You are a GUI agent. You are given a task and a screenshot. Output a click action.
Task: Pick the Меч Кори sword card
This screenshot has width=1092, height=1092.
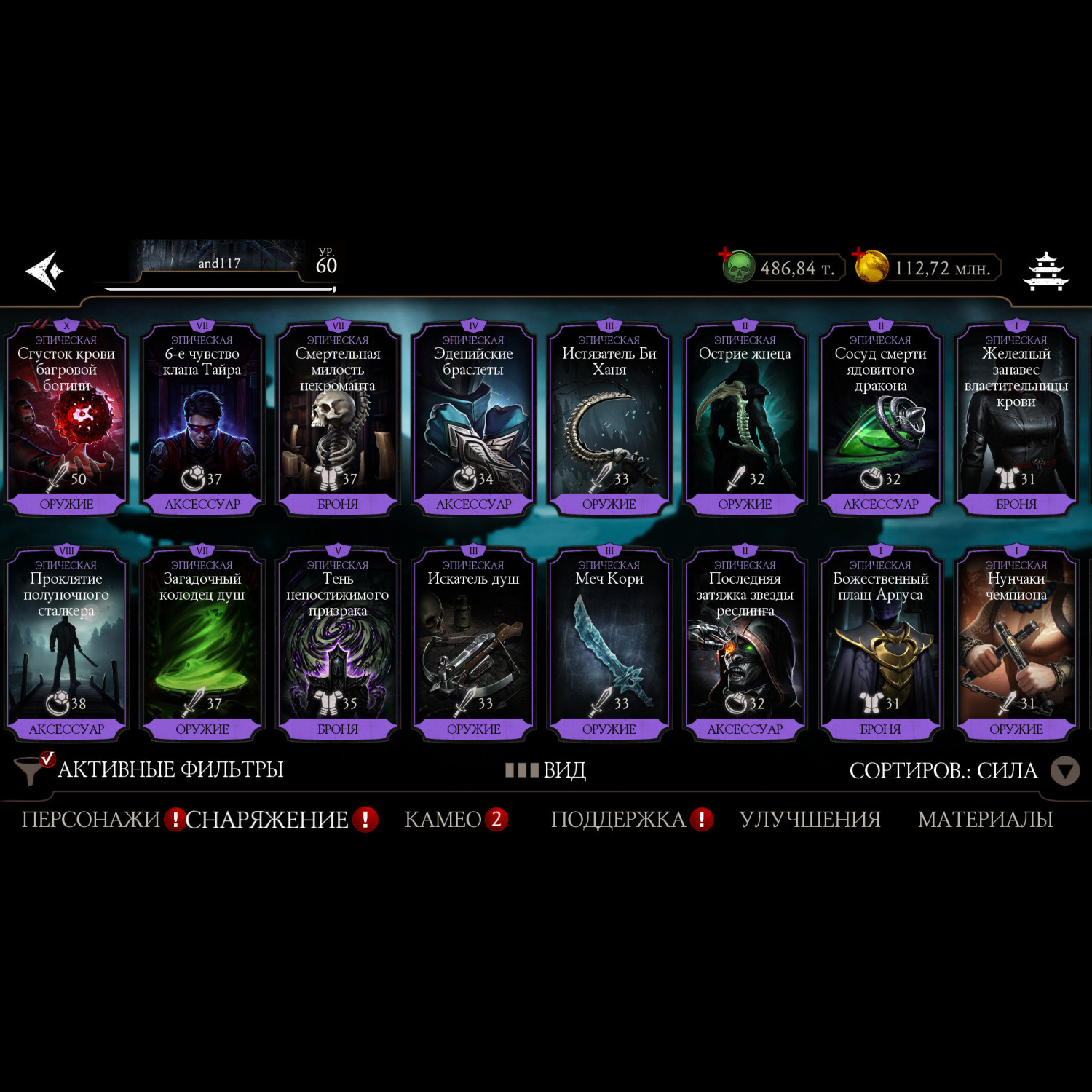[x=609, y=645]
